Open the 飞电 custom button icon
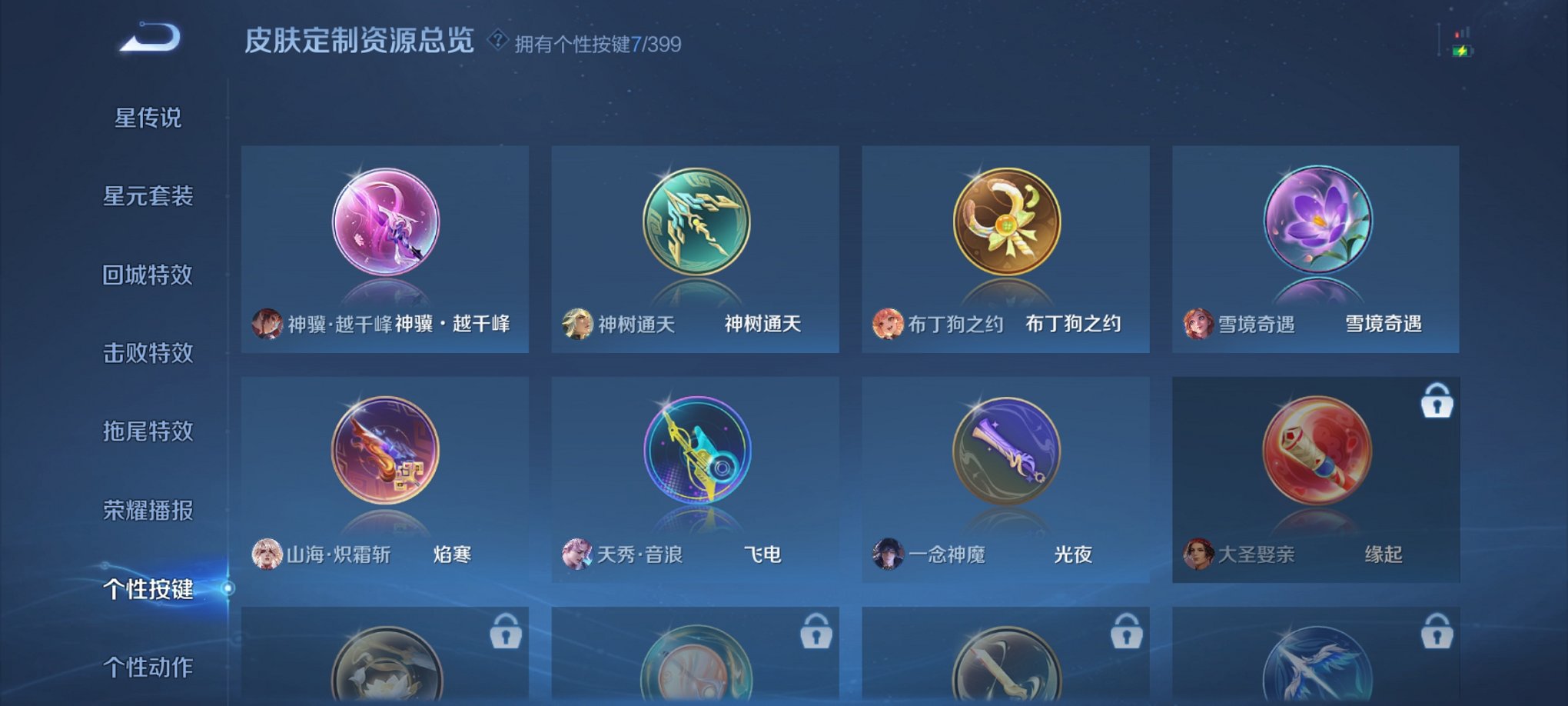Image resolution: width=1568 pixels, height=706 pixels. [x=696, y=461]
